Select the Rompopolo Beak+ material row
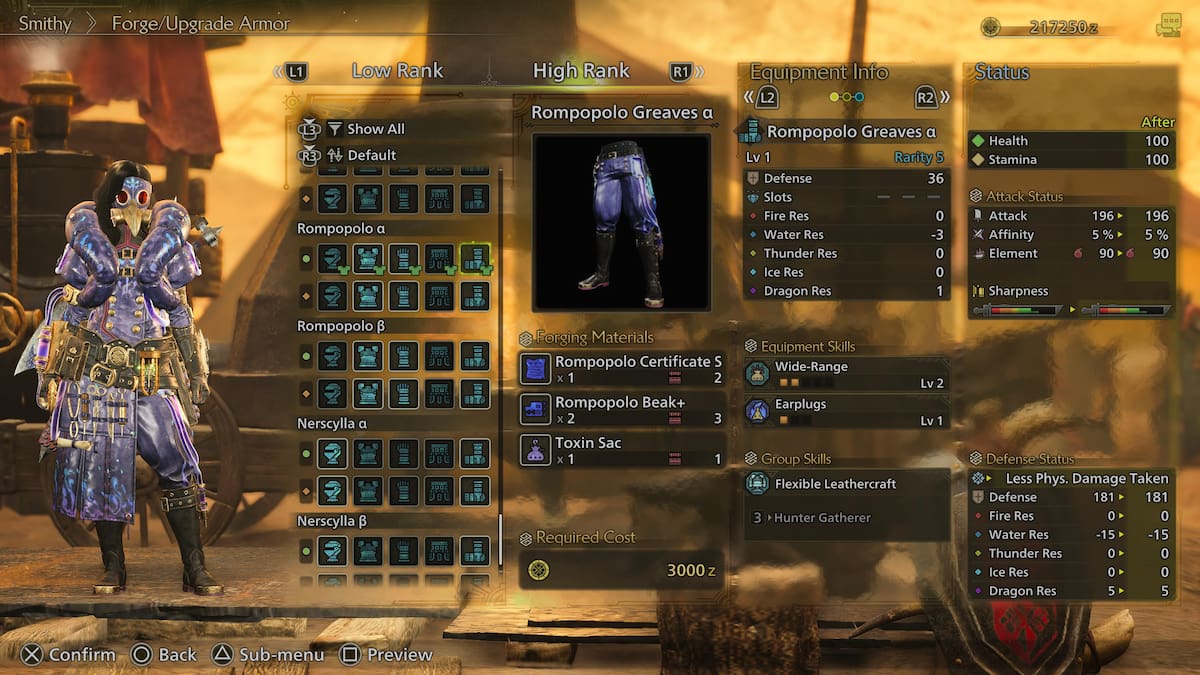This screenshot has width=1200, height=675. pos(621,410)
